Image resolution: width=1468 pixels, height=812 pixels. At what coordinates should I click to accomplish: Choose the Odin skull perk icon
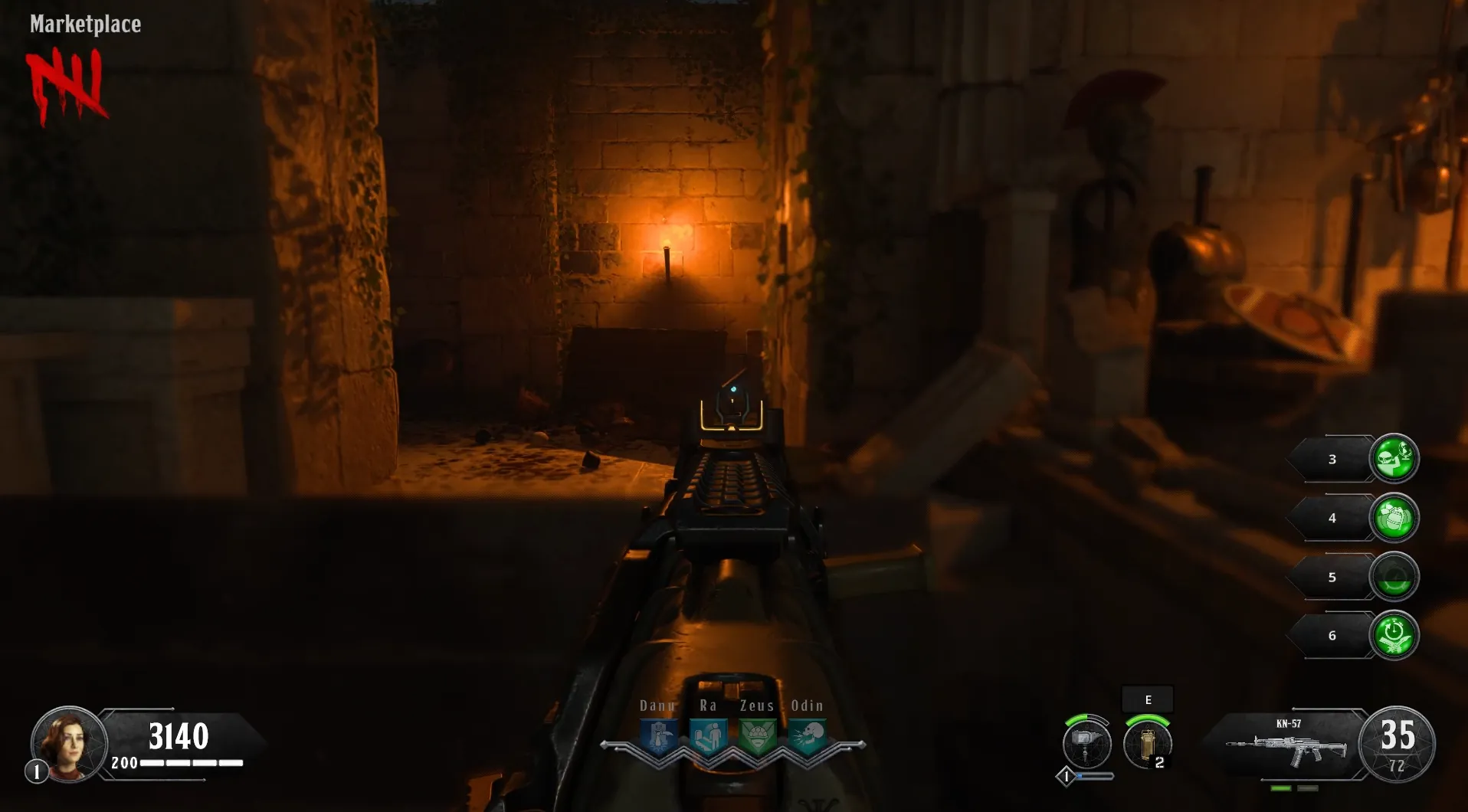808,737
